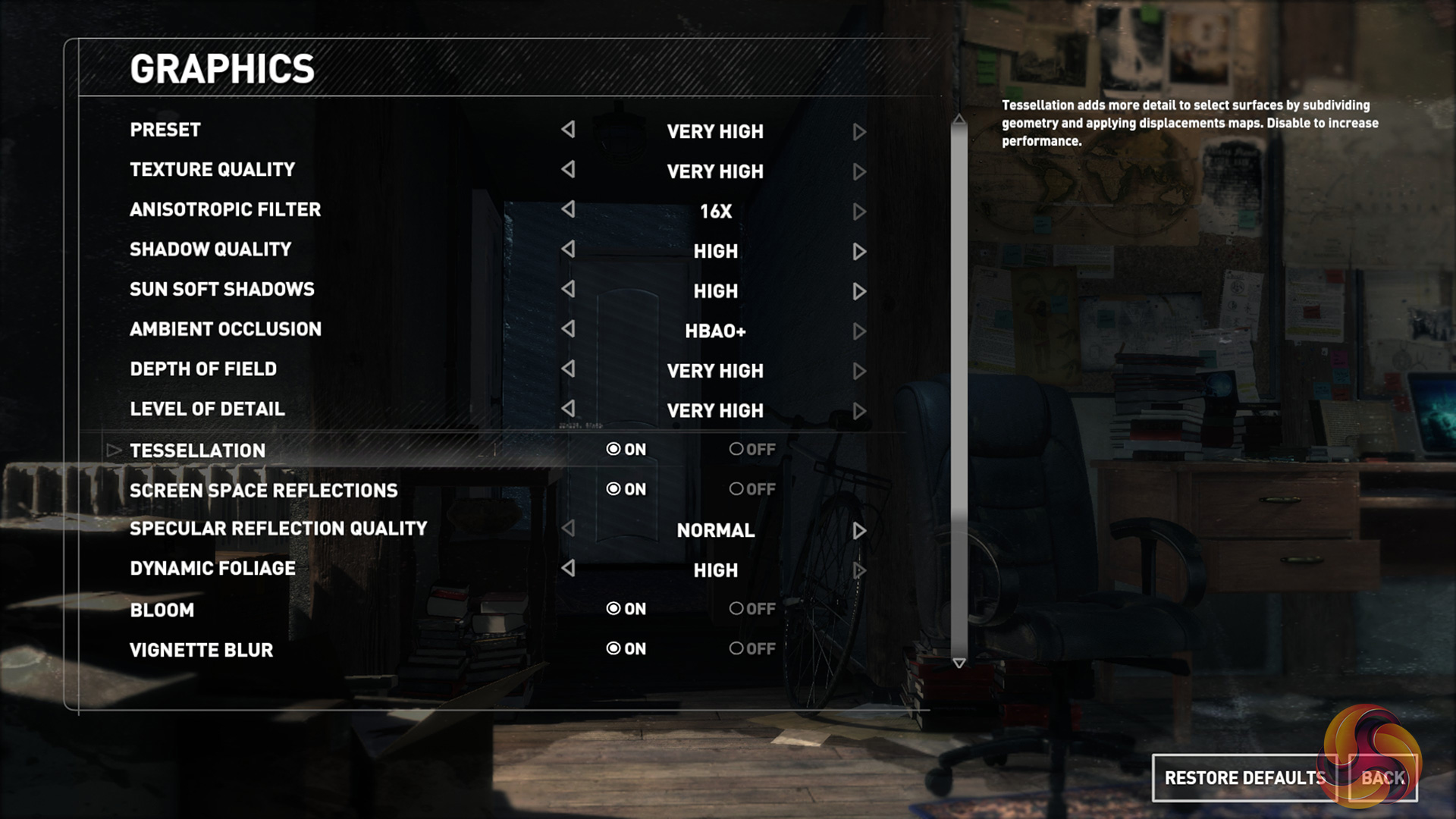Viewport: 1456px width, 819px height.
Task: Lower the Preset with its left arrow
Action: click(568, 130)
